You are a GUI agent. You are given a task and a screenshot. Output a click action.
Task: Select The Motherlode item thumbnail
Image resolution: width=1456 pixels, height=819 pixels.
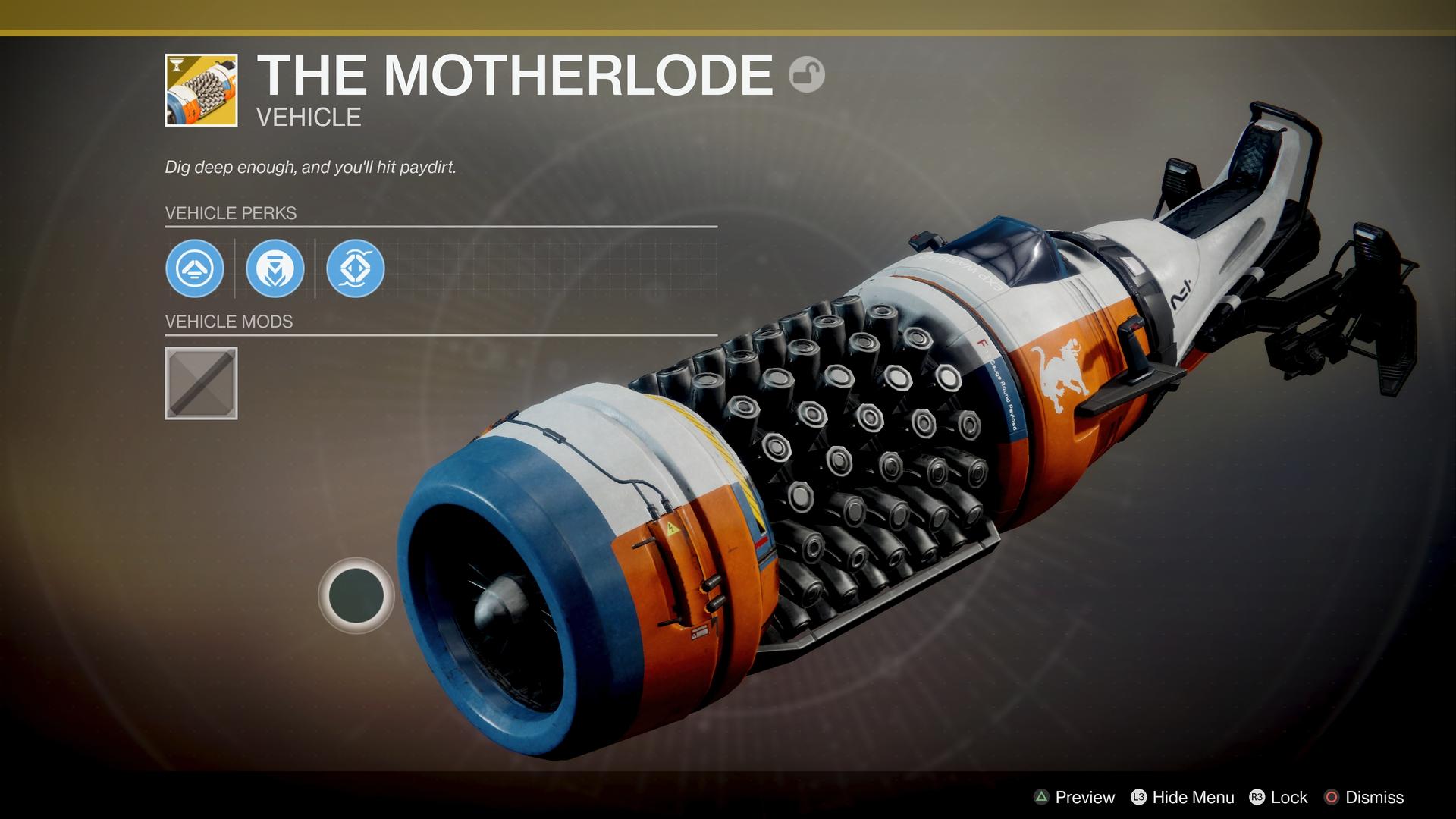pos(201,90)
